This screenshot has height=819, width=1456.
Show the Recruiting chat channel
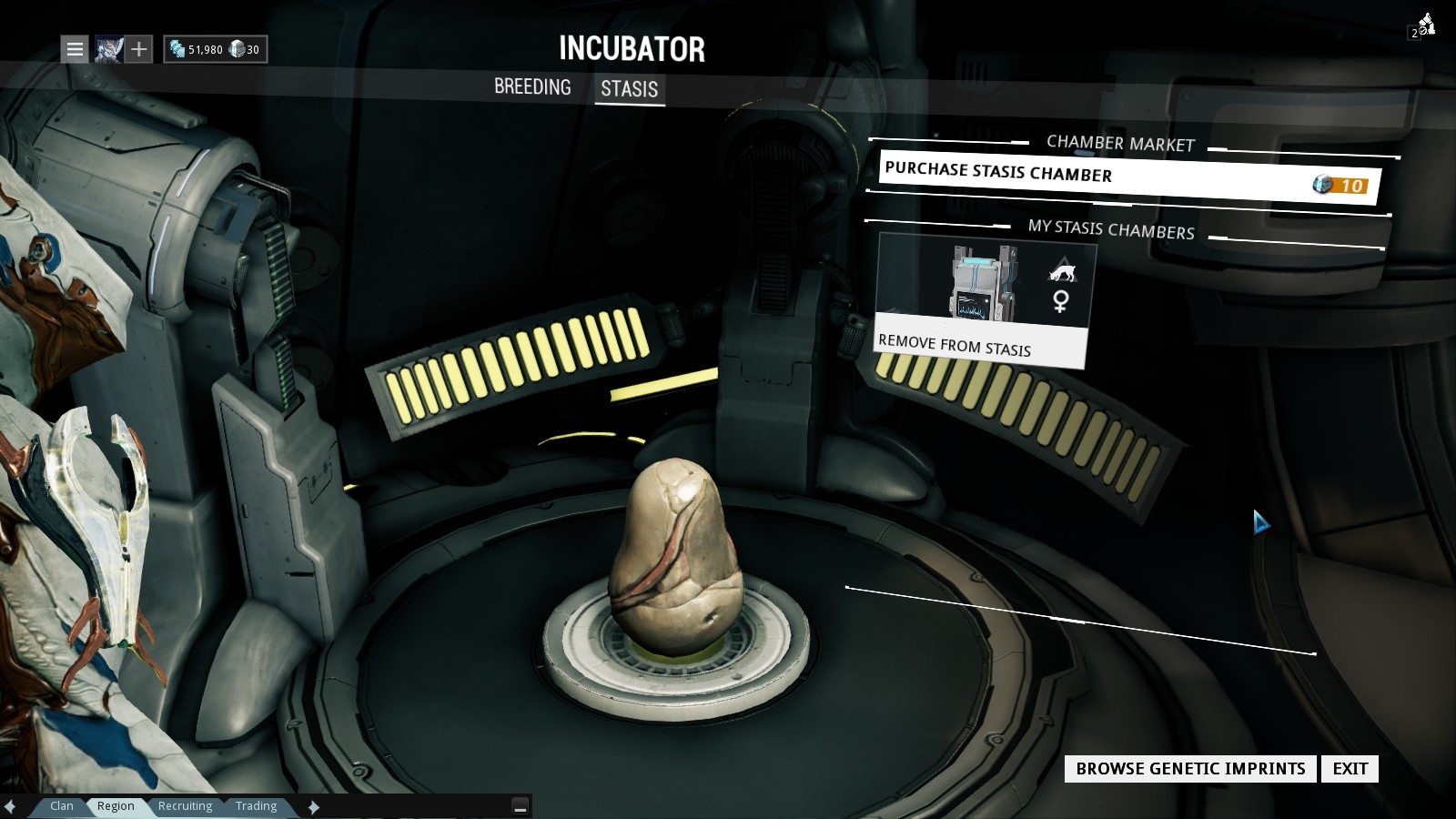pyautogui.click(x=185, y=806)
